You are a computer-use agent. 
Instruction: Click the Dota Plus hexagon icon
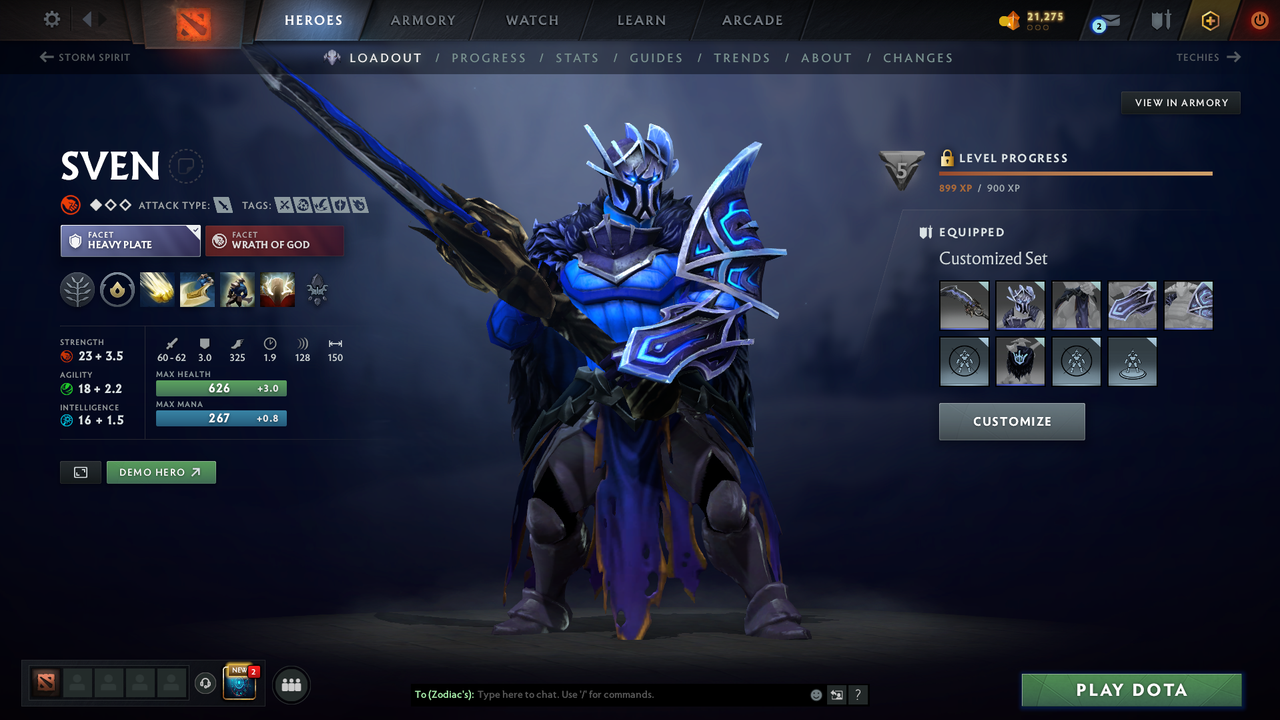(1210, 20)
